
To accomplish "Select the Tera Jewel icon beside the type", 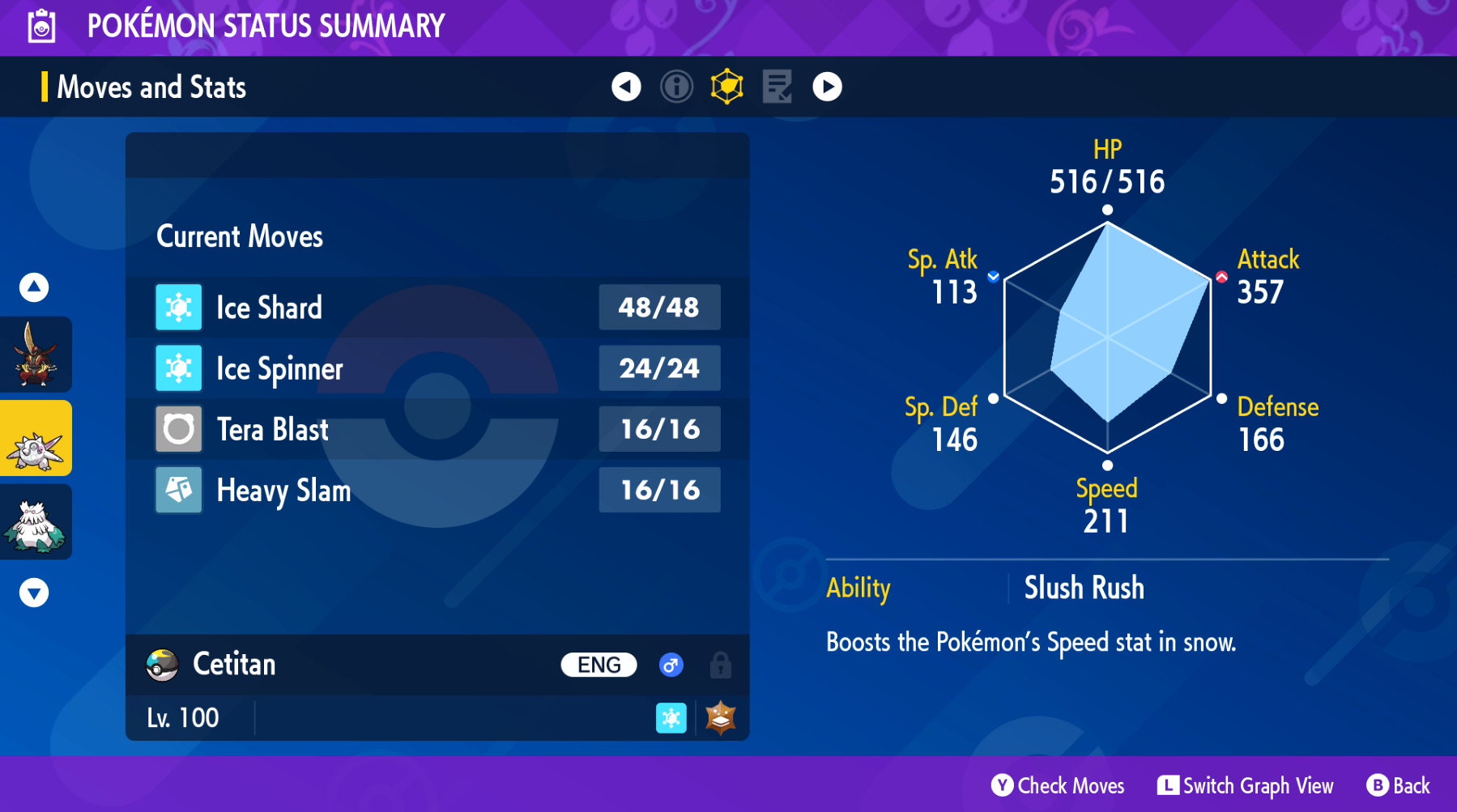I will [x=719, y=717].
